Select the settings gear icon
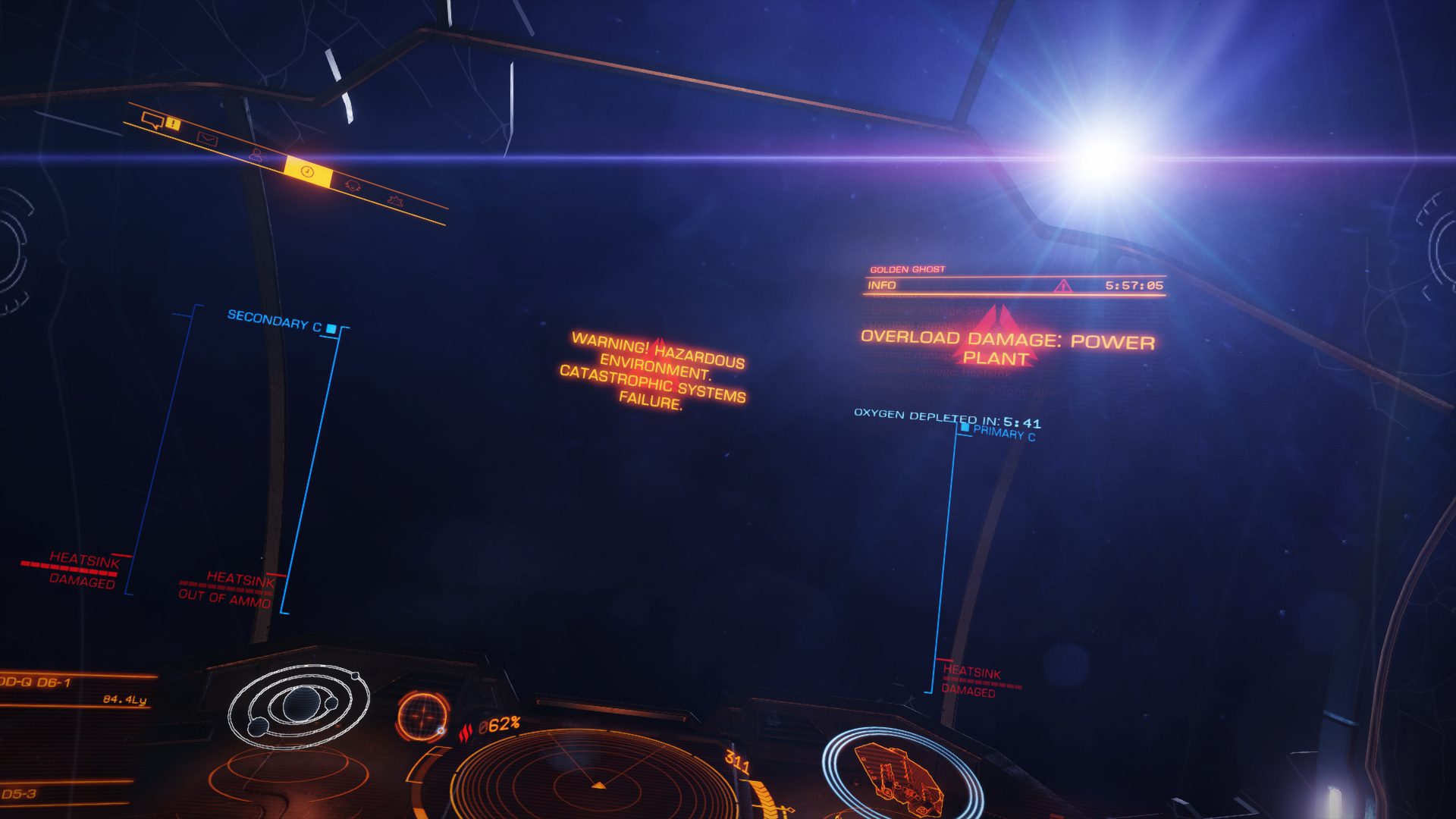The image size is (1456, 819). pos(395,202)
